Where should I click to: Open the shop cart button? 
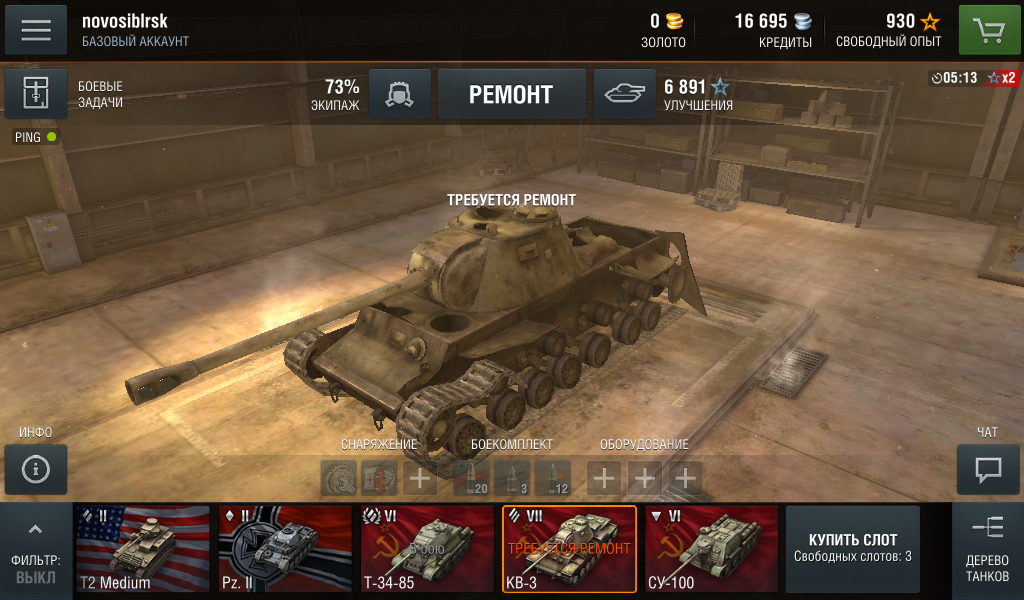click(x=989, y=30)
